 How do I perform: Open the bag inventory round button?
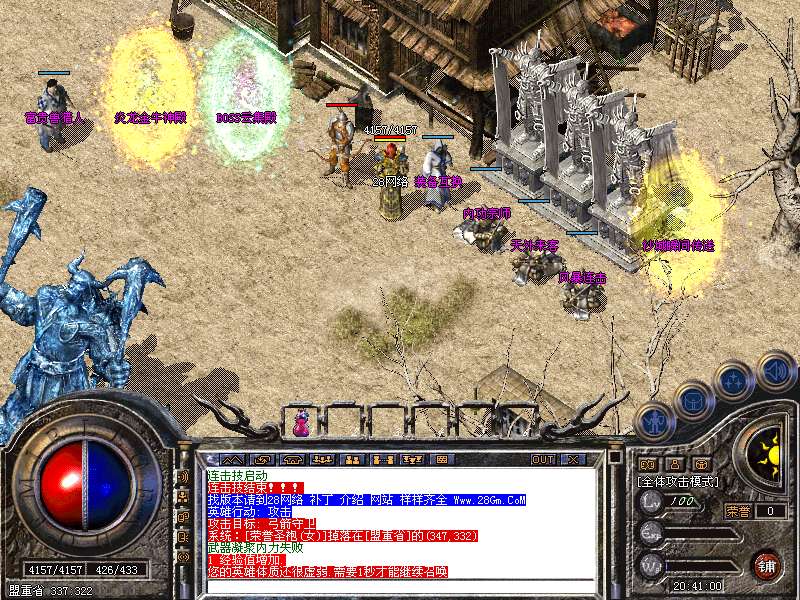click(x=692, y=400)
